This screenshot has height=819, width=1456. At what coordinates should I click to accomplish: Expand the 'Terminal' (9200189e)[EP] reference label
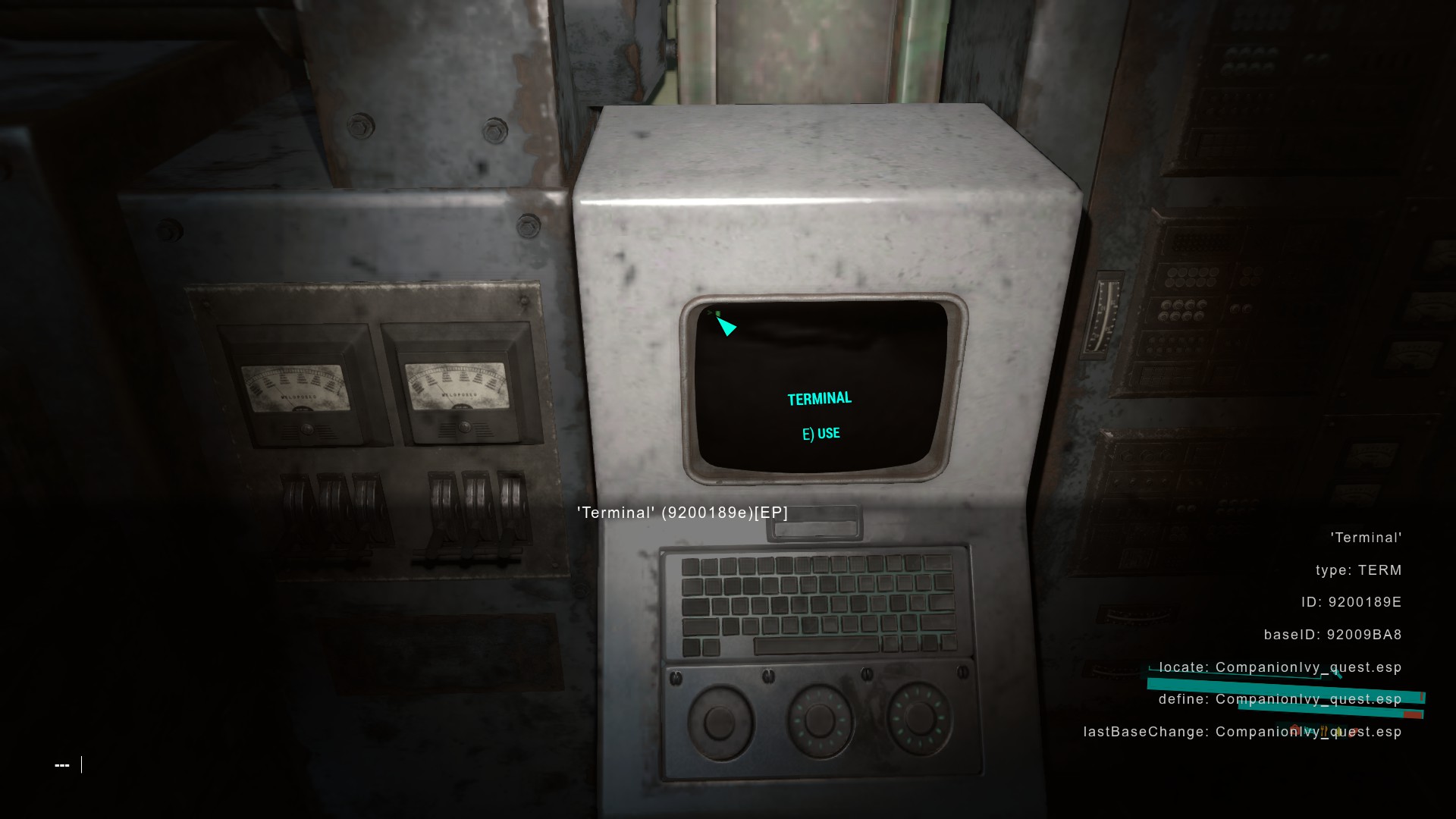tap(681, 513)
